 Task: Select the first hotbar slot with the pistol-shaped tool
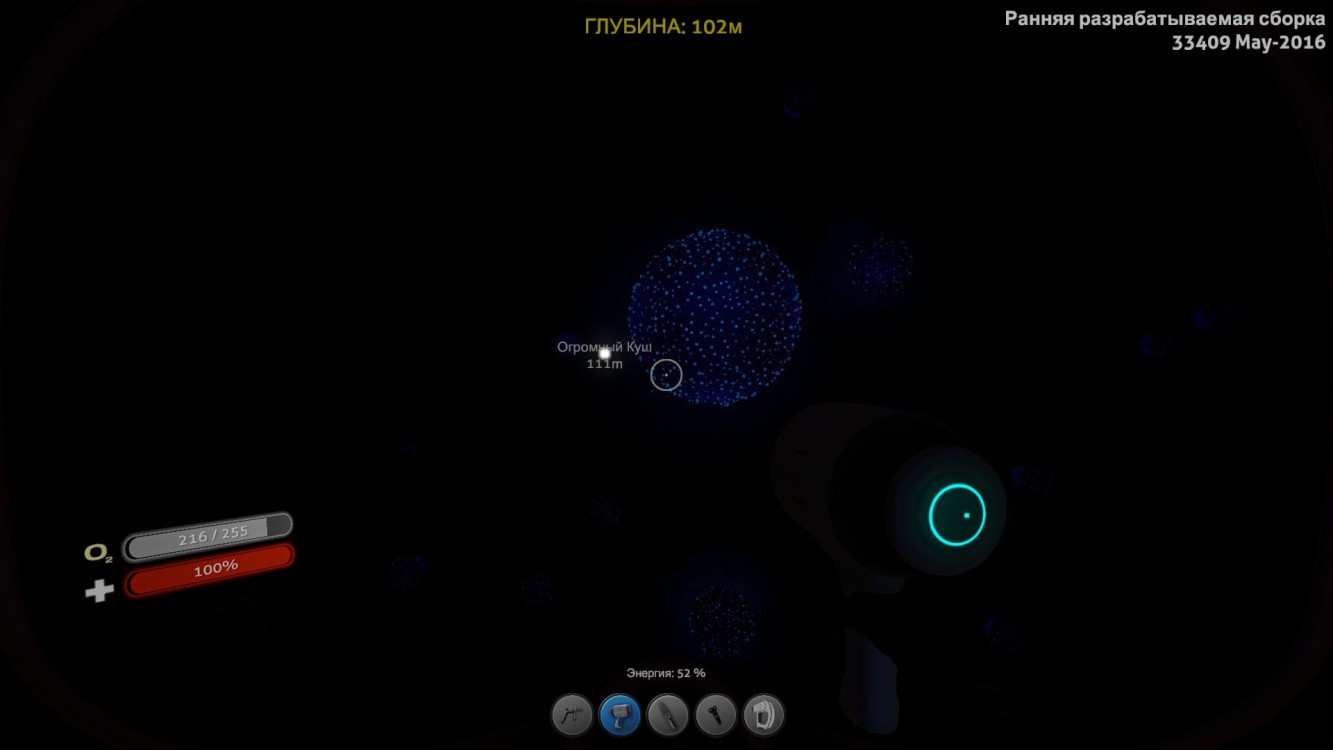571,715
